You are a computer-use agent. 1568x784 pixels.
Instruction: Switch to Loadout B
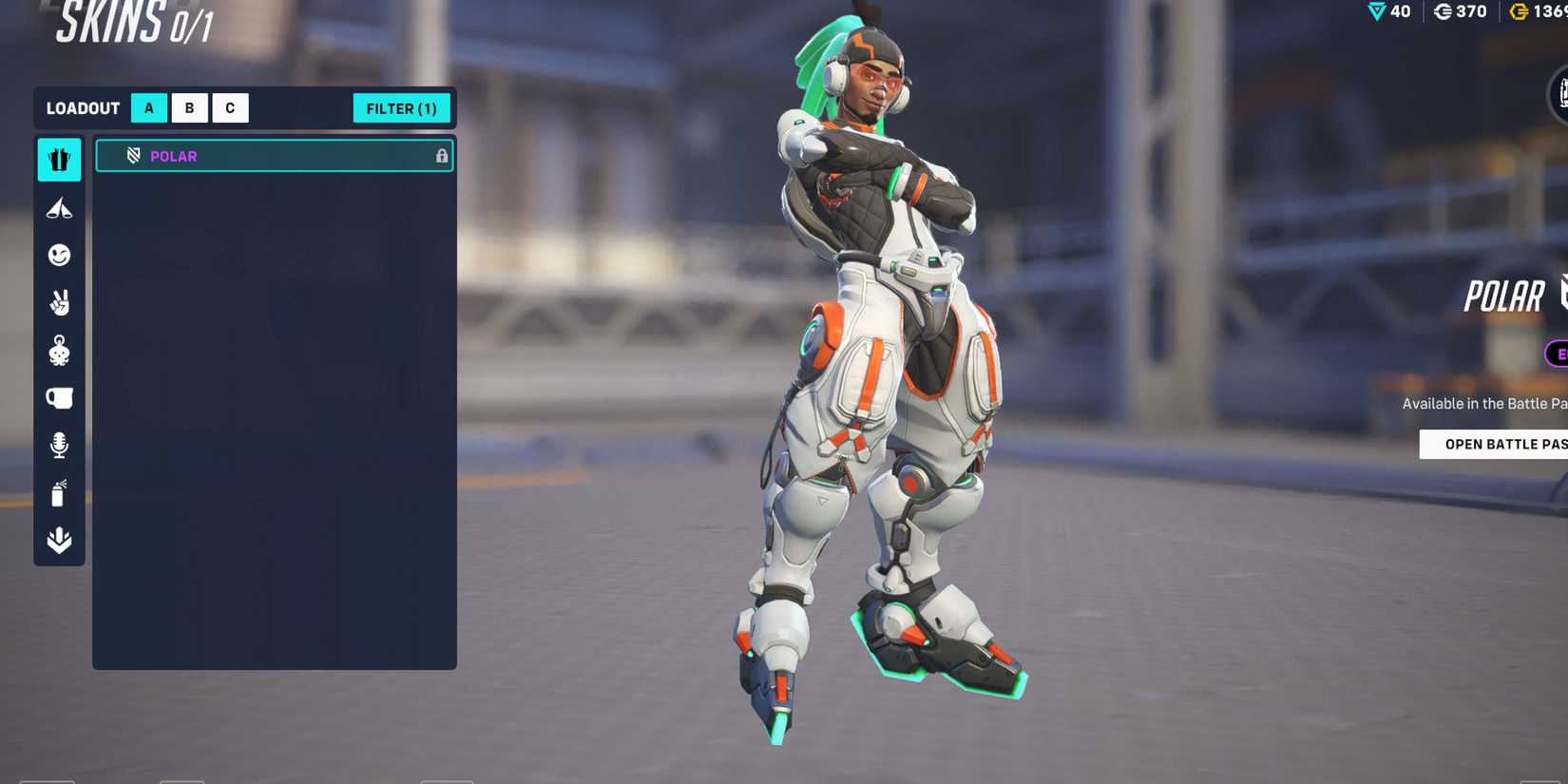[x=189, y=108]
